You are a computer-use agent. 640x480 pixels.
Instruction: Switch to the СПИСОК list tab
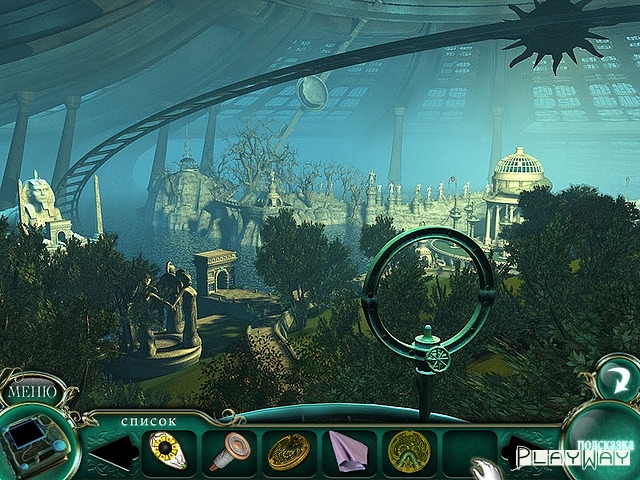coord(149,421)
